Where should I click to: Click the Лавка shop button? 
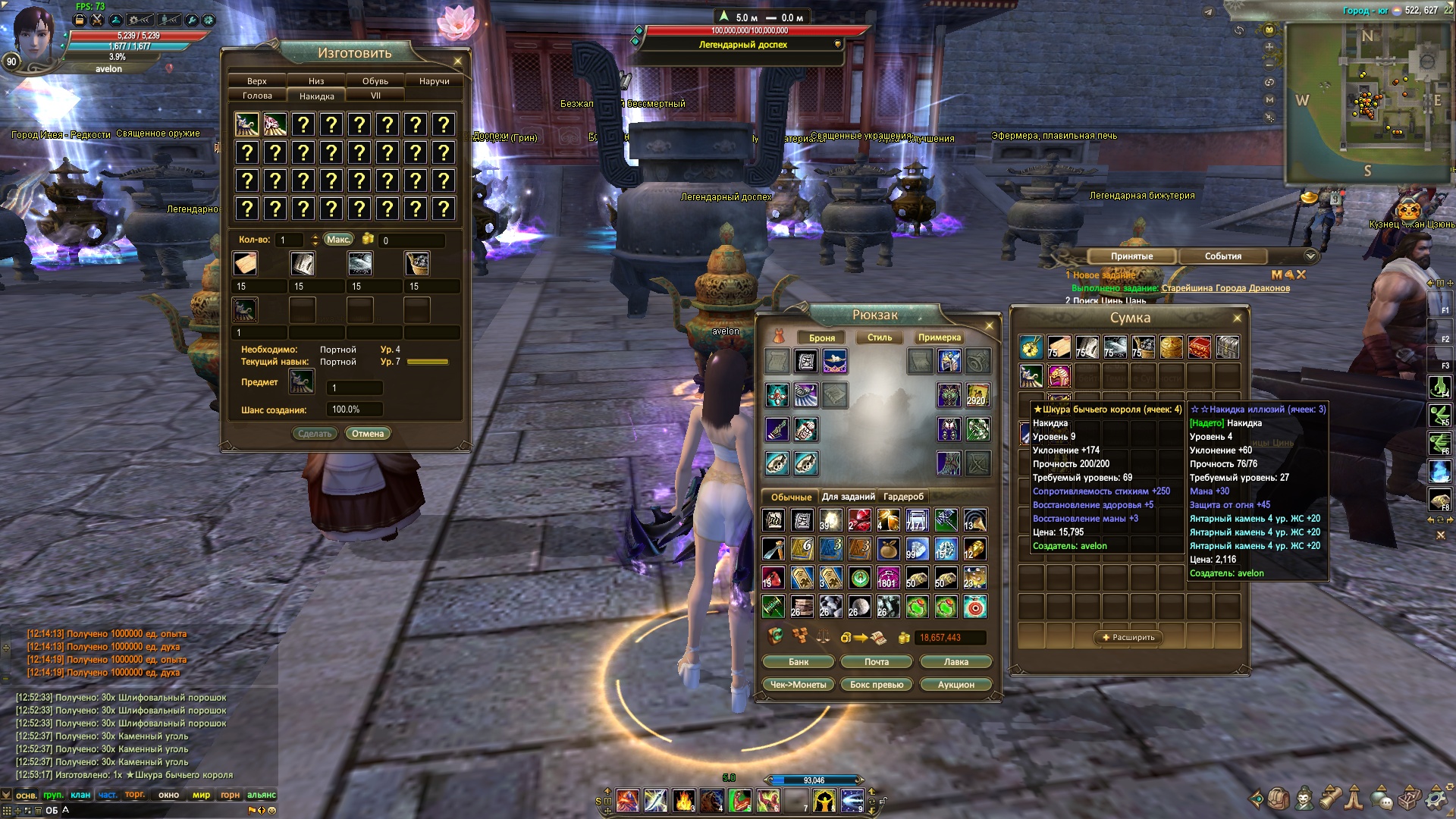point(955,662)
